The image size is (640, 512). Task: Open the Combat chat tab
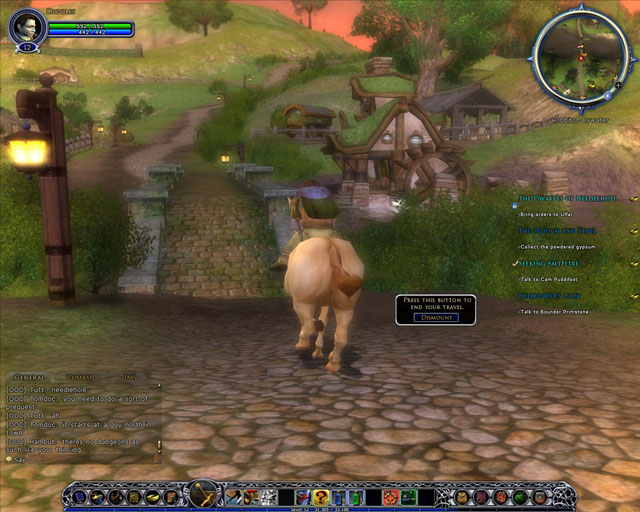coord(81,377)
